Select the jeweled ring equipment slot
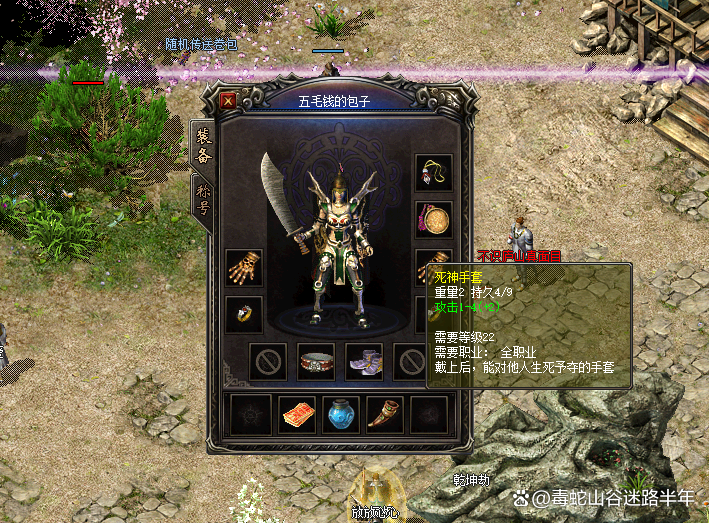This screenshot has width=709, height=523. [x=244, y=314]
